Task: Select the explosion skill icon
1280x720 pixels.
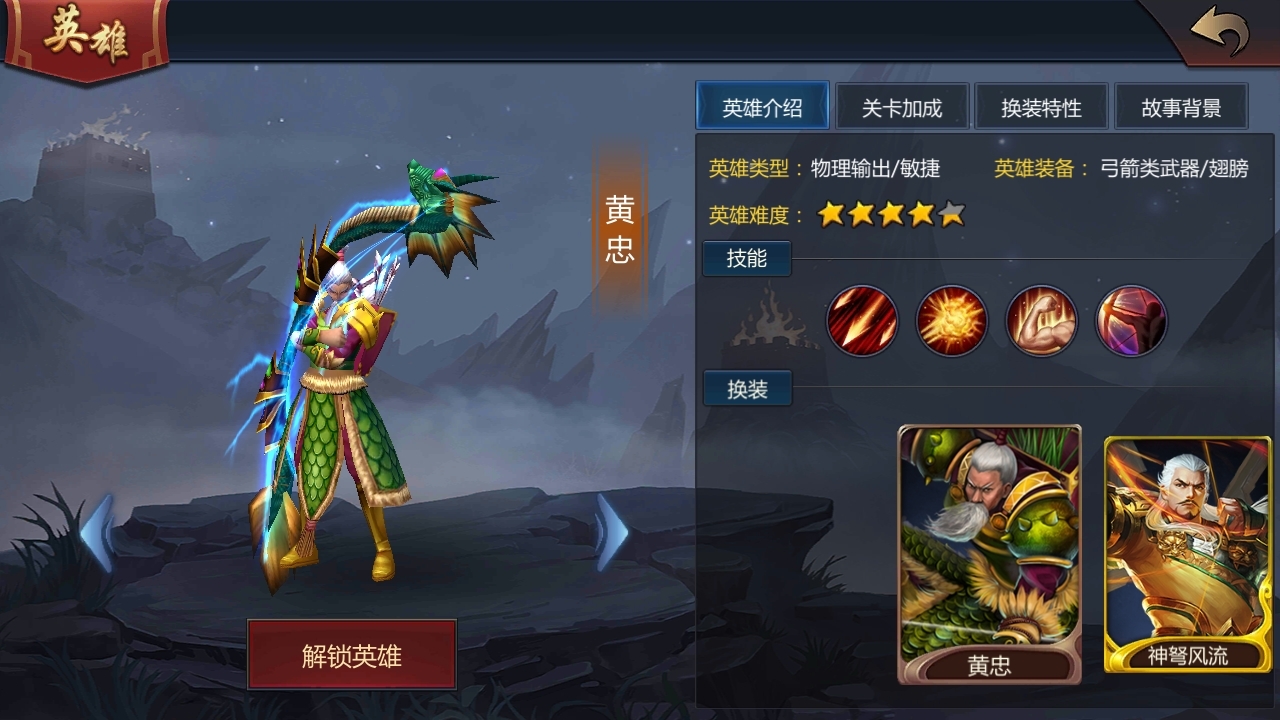Action: pos(951,322)
